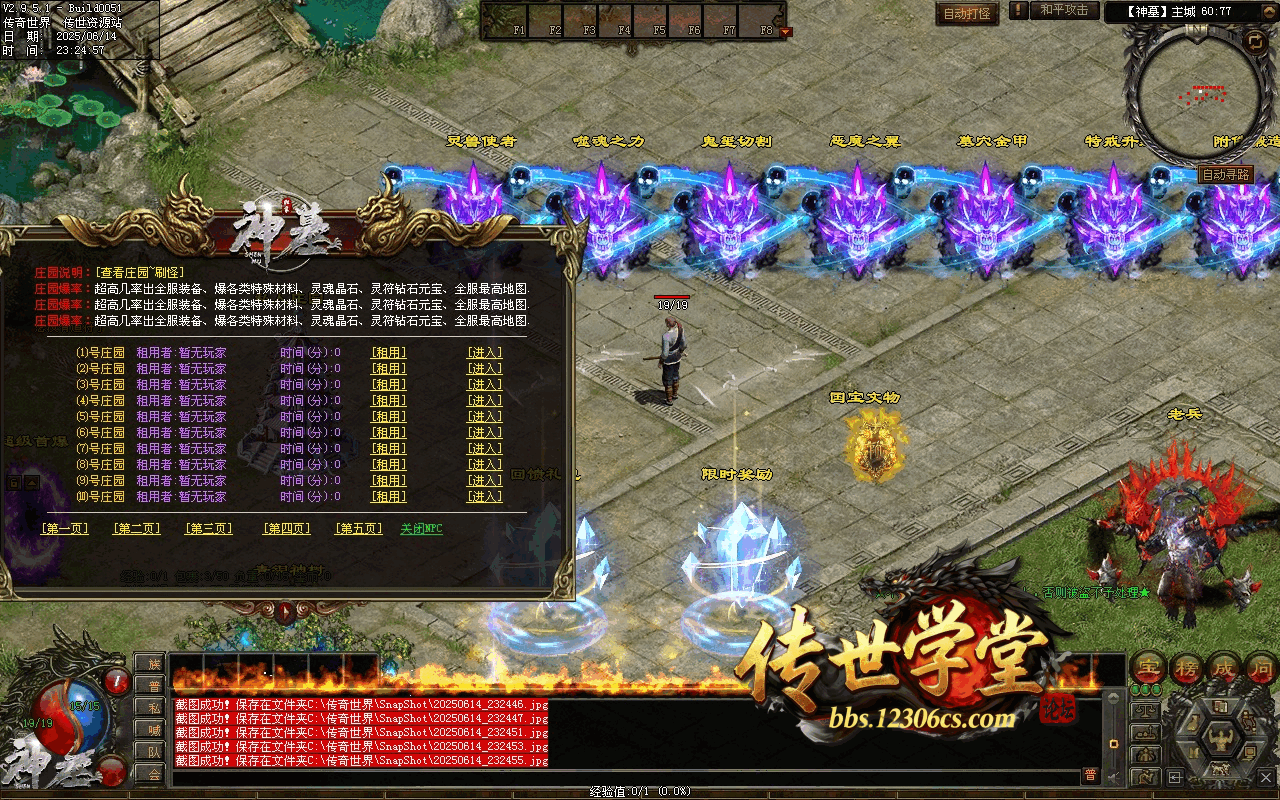Click the minimap's circular-arrows switch button
1280x800 pixels.
[x=1255, y=41]
